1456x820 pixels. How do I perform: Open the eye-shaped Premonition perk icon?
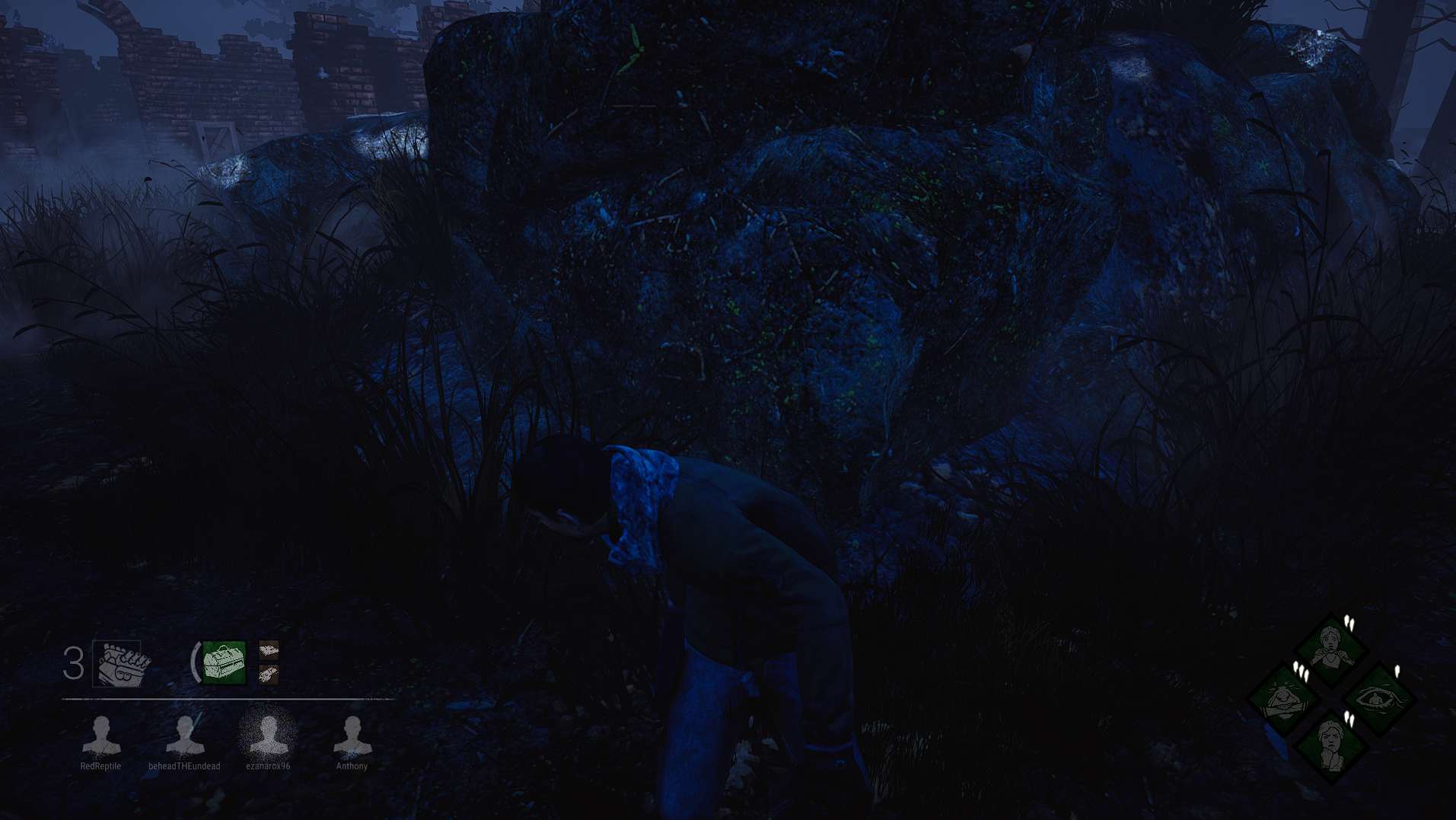[1382, 701]
